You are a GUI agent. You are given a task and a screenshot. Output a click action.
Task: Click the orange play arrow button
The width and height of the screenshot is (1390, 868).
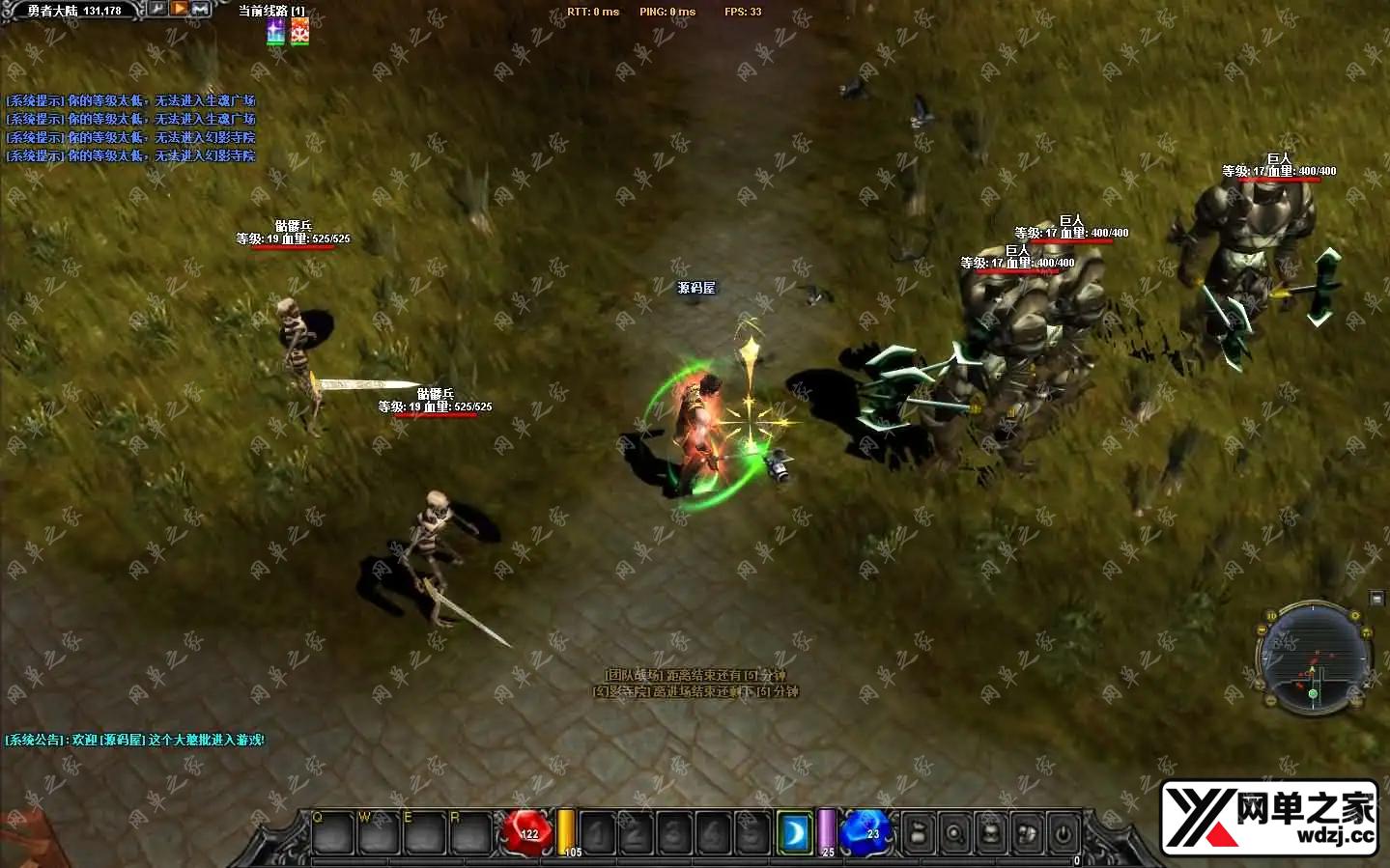tap(180, 9)
